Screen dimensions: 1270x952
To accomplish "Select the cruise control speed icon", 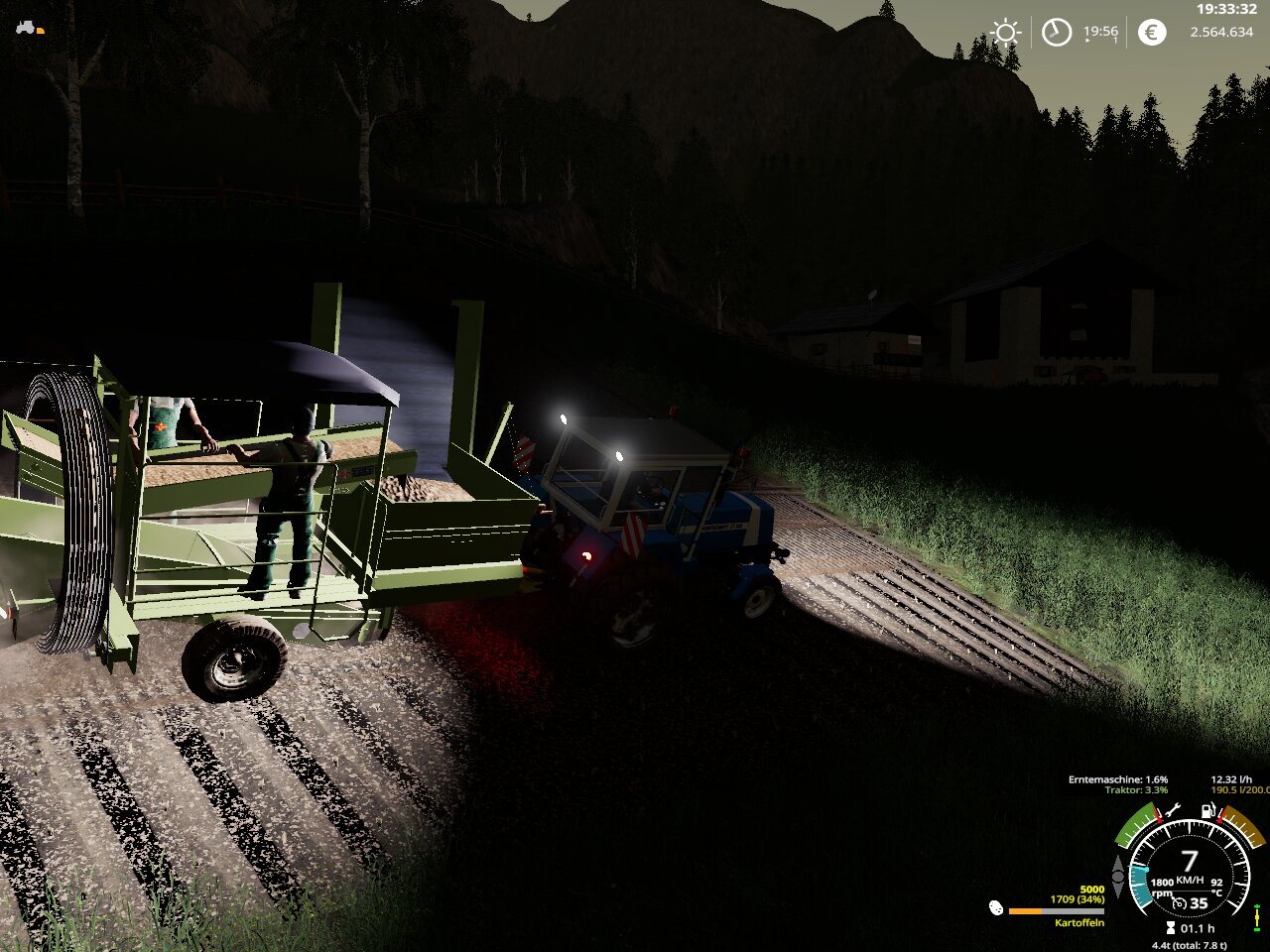I will pos(1180,903).
